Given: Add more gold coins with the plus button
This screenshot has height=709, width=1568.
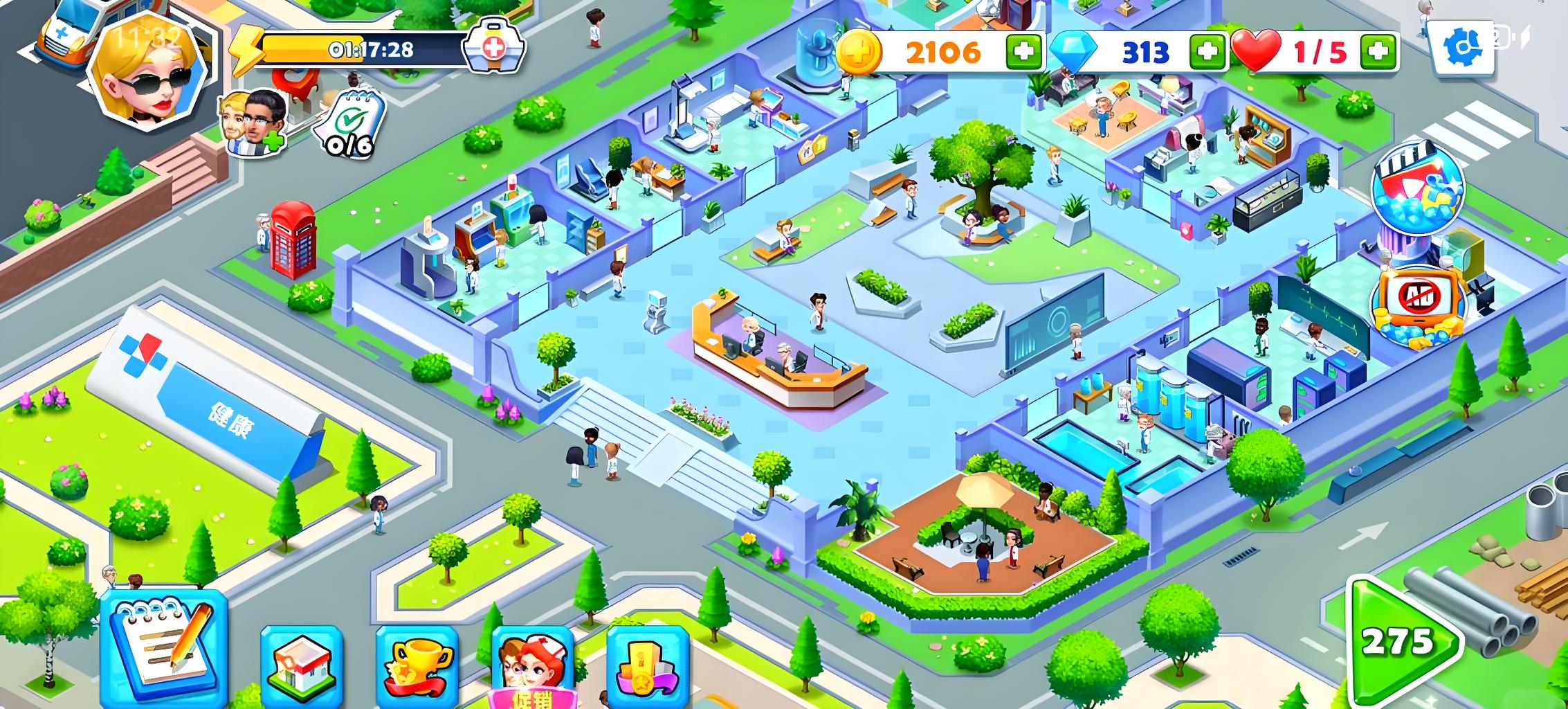Looking at the screenshot, I should coord(1023,51).
